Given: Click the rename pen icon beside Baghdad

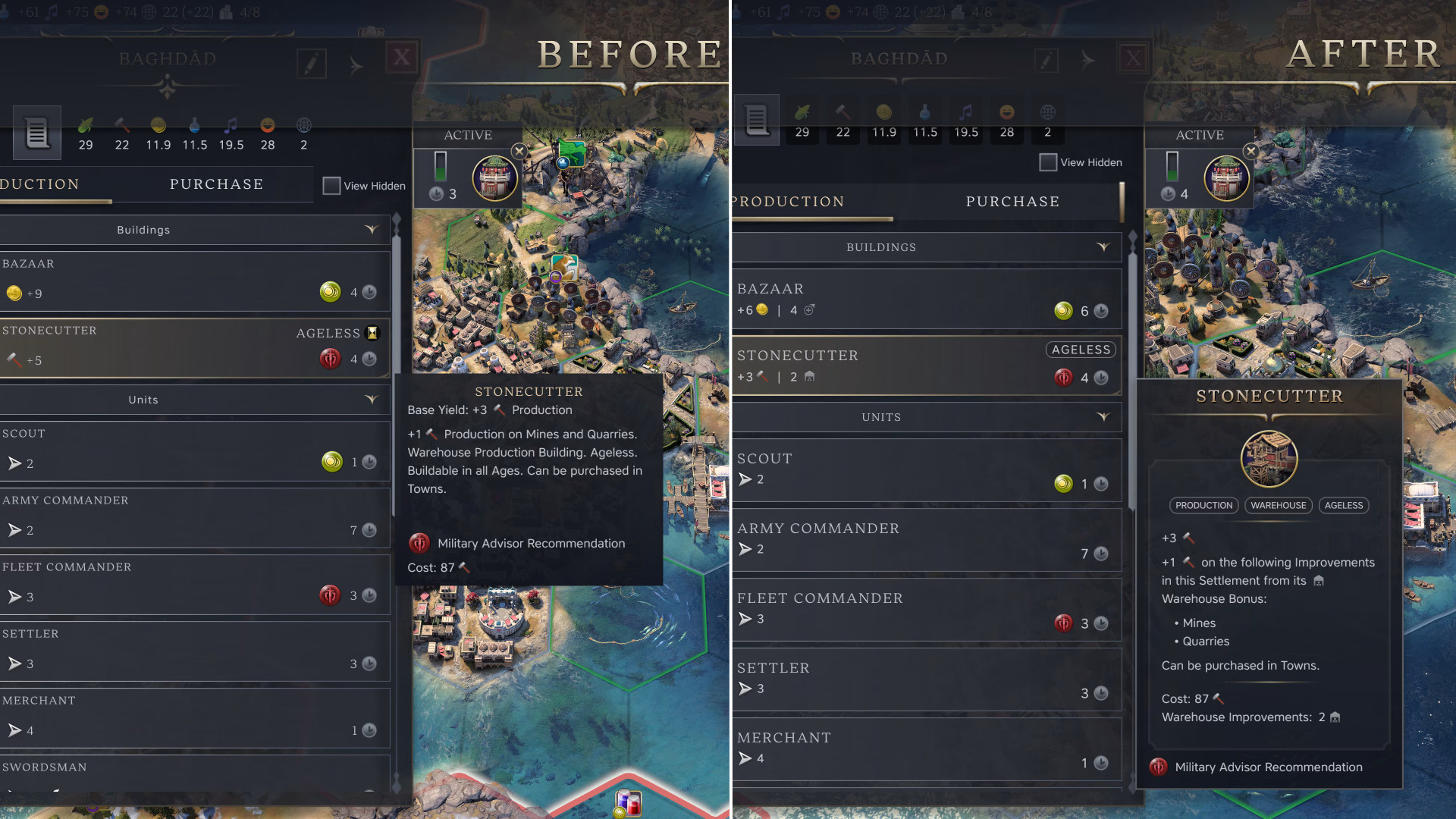Looking at the screenshot, I should tap(312, 64).
